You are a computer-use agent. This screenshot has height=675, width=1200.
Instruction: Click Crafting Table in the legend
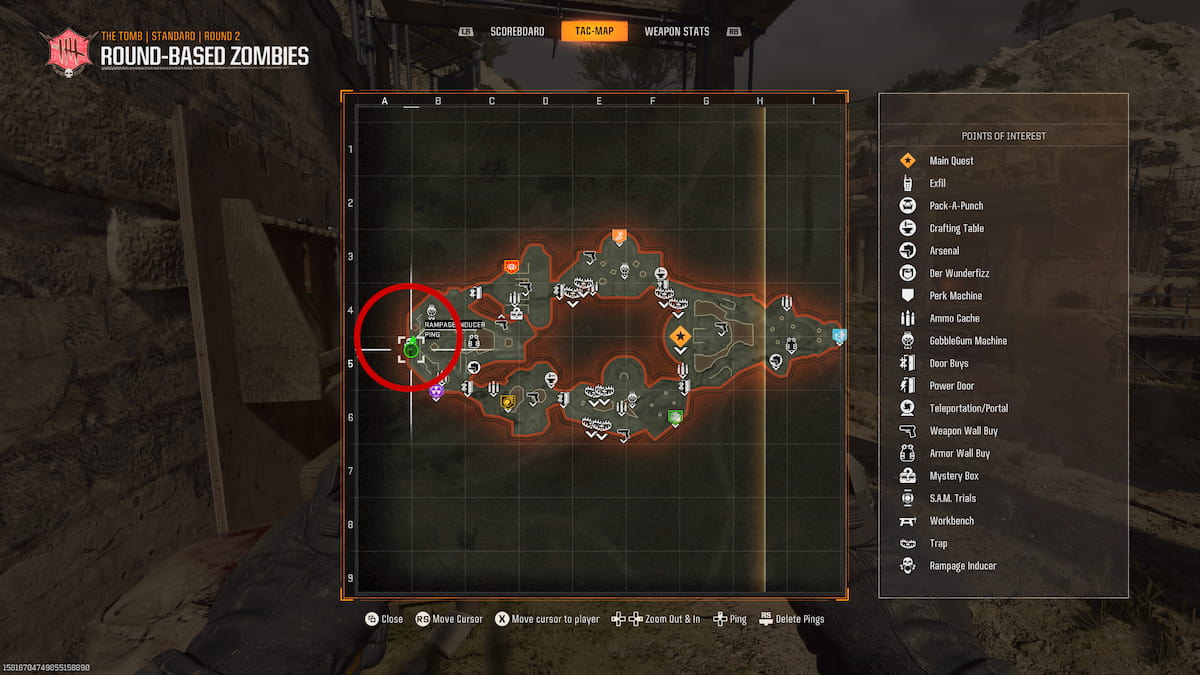[x=956, y=228]
